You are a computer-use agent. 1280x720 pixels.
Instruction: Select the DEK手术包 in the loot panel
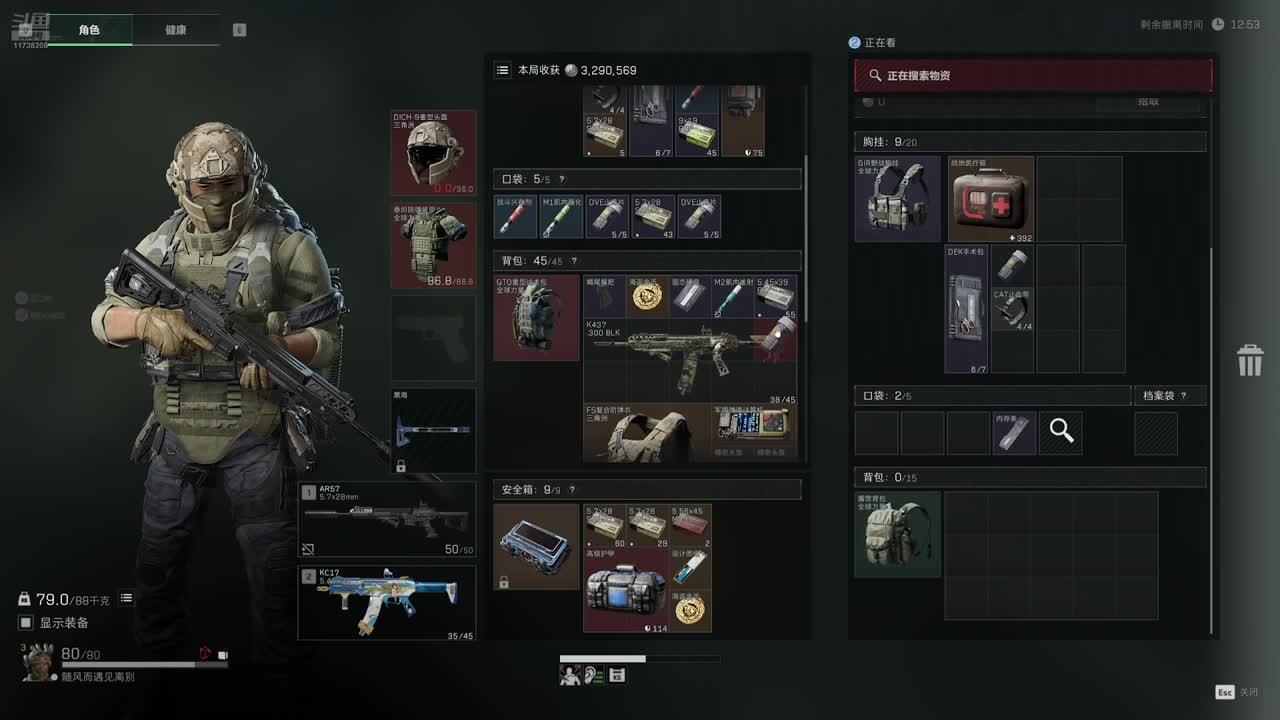pos(967,309)
